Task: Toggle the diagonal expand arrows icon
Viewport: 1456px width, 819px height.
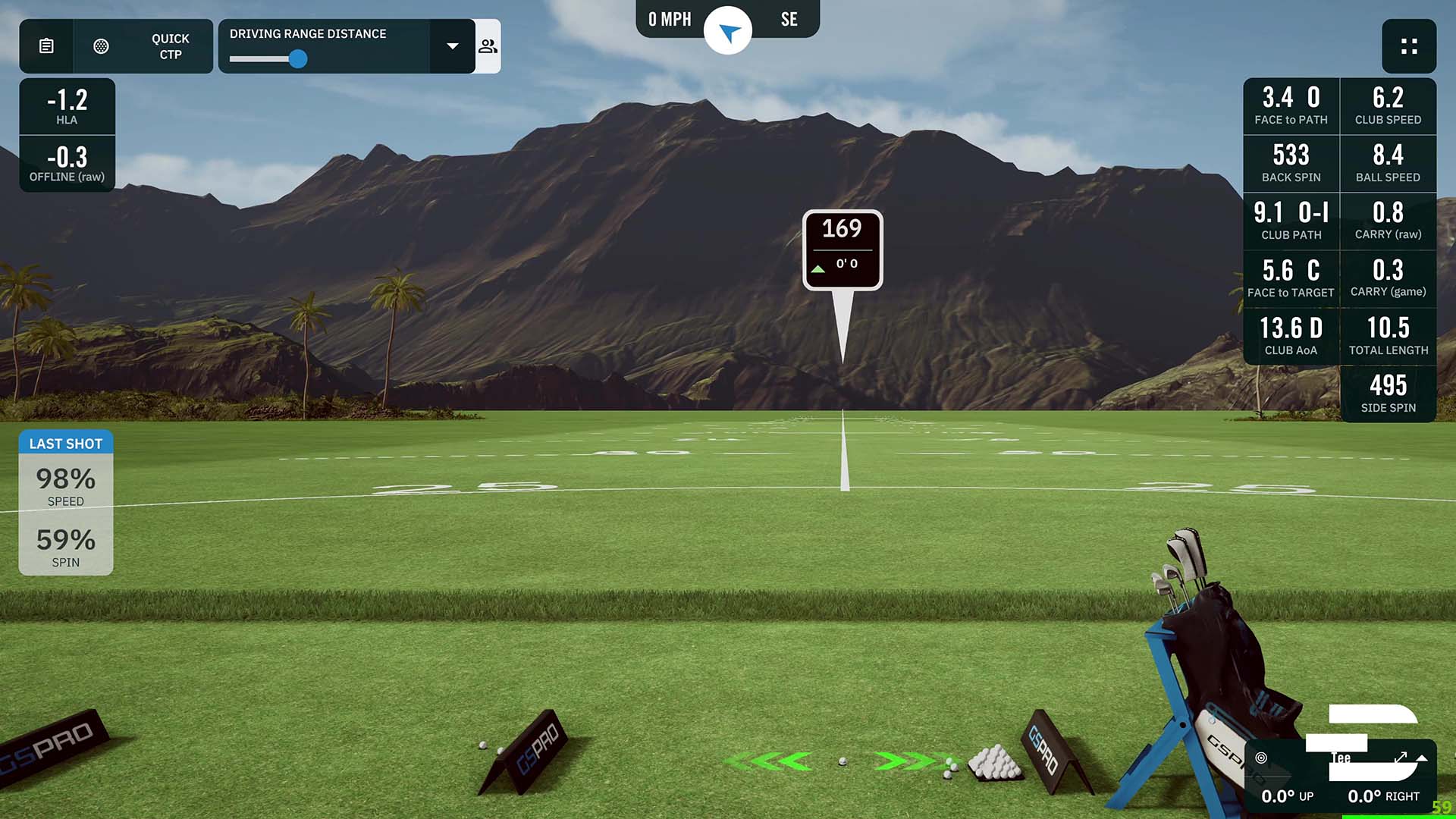Action: [1401, 757]
